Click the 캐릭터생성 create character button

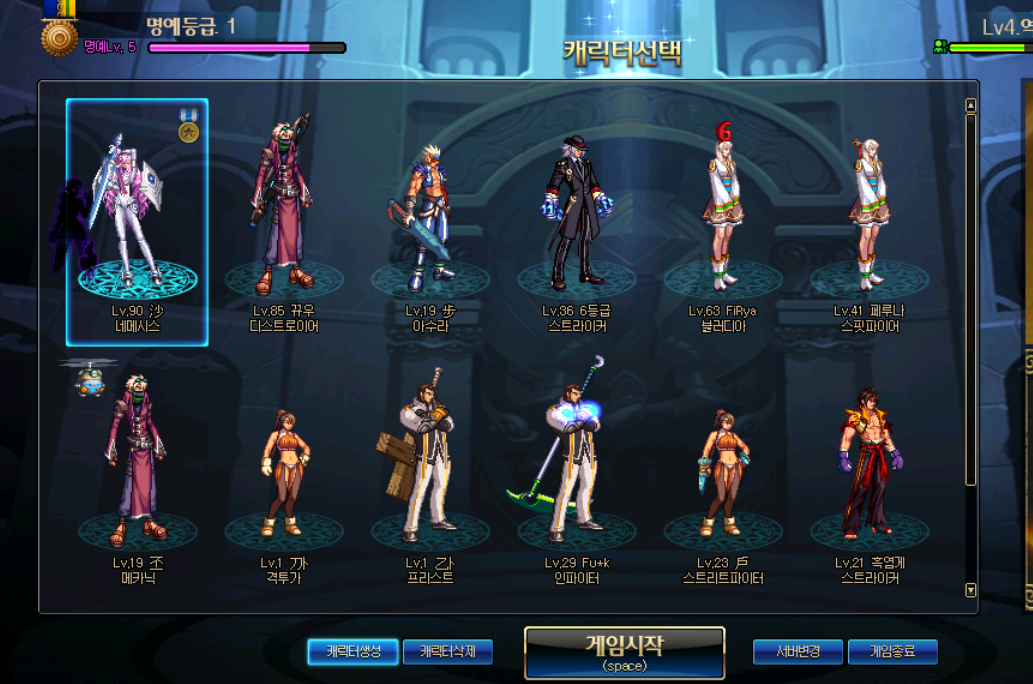click(x=352, y=652)
